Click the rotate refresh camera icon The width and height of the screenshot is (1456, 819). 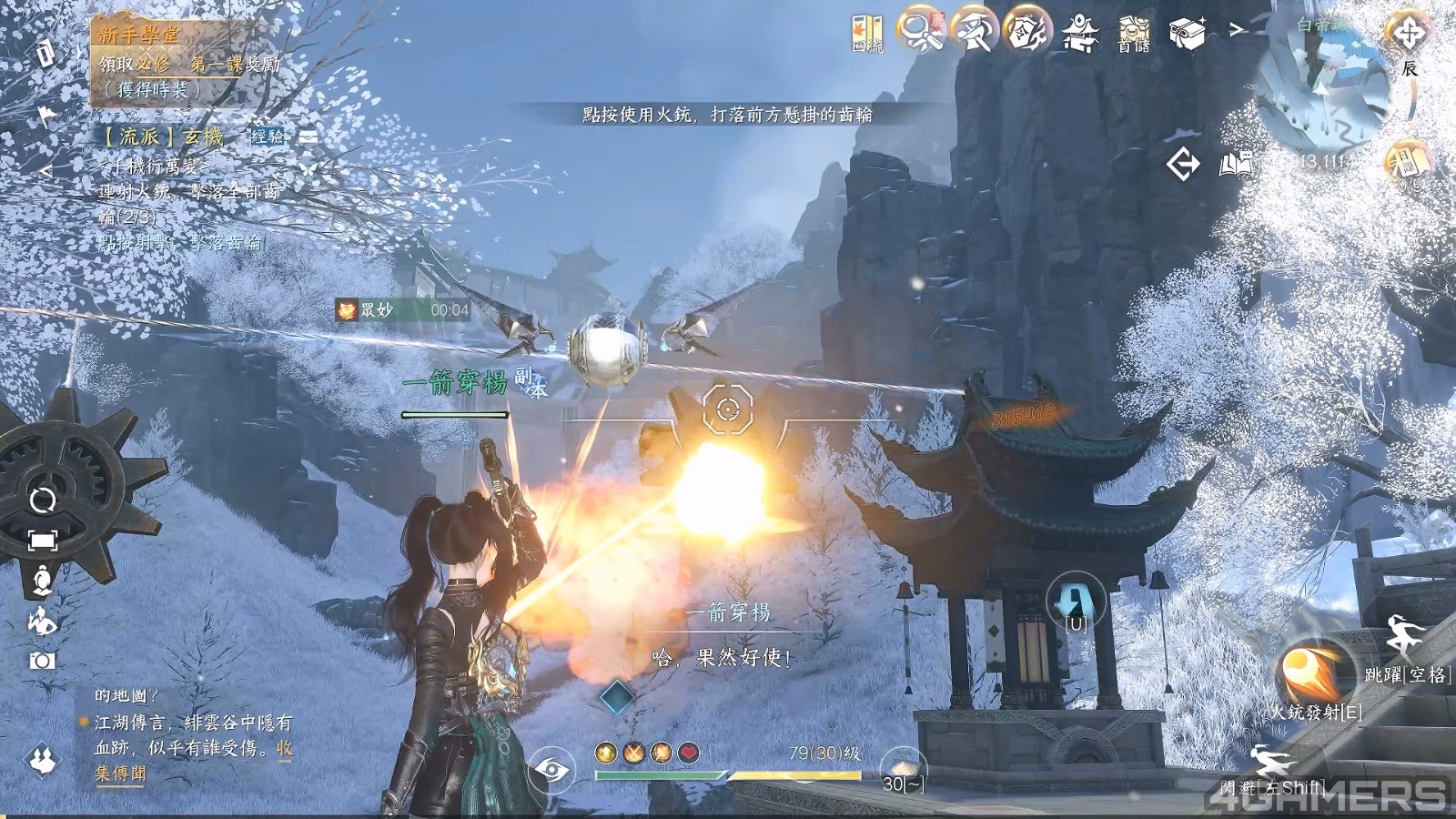[x=43, y=500]
